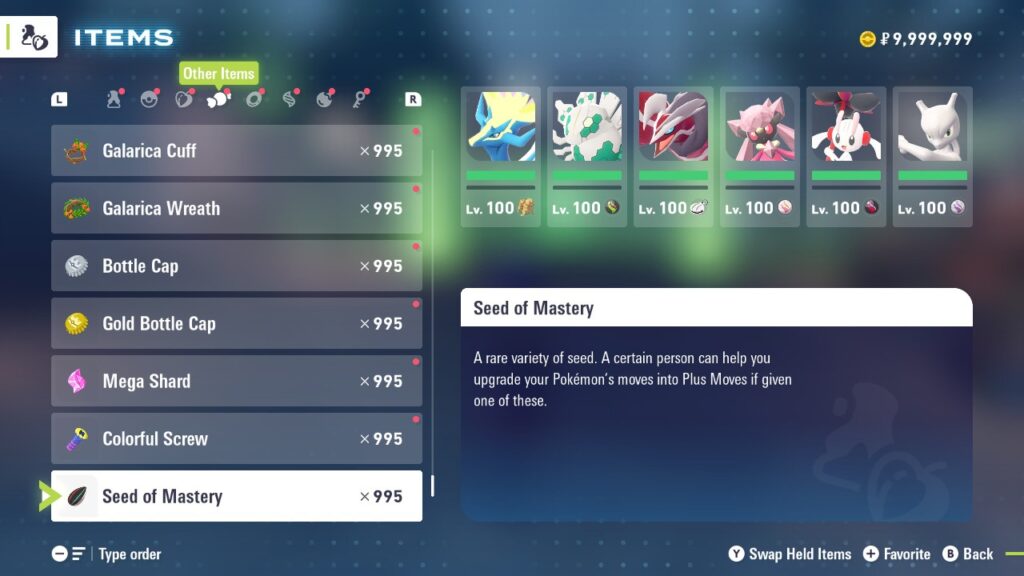The image size is (1024, 576).
Task: Open the Mega Stone ring tab
Action: click(254, 99)
